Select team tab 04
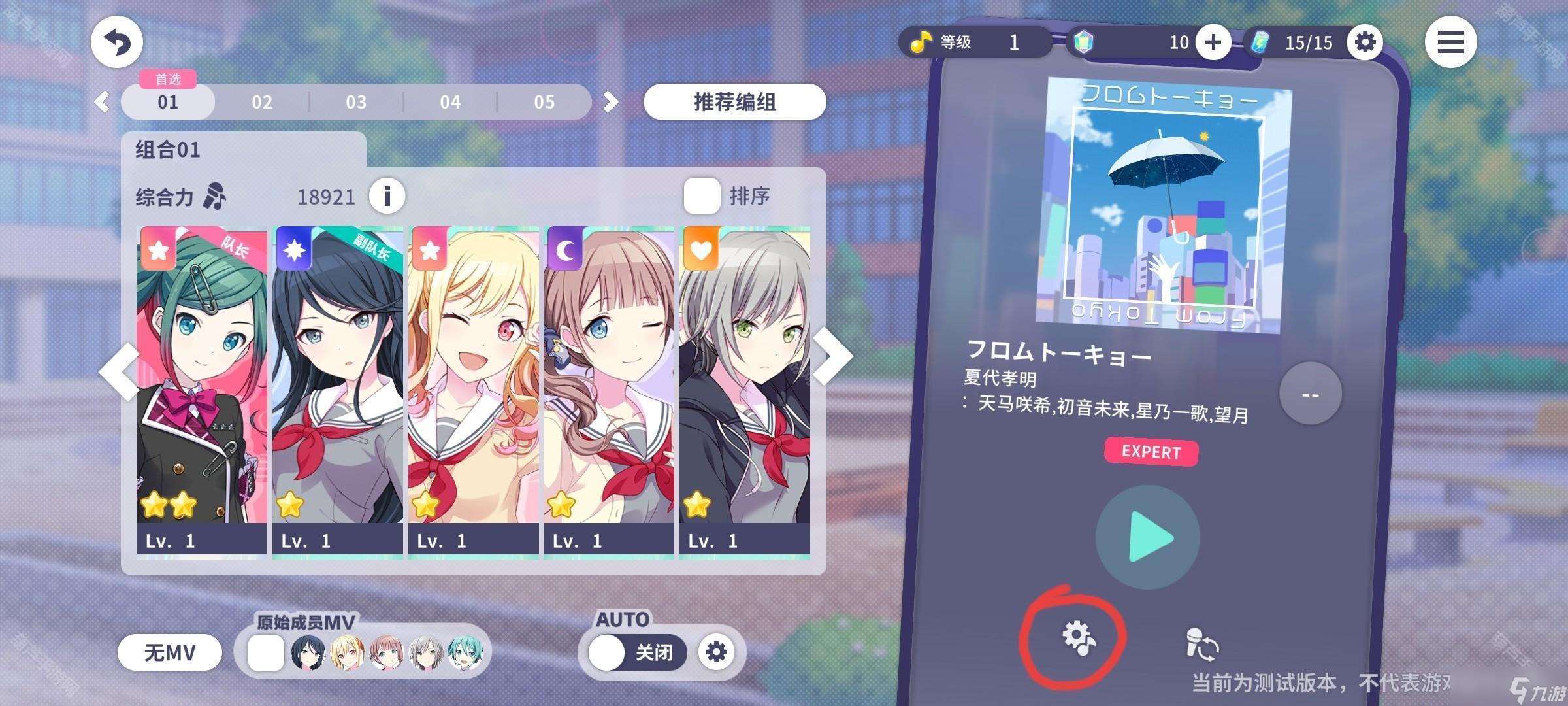This screenshot has height=706, width=1568. pos(450,102)
